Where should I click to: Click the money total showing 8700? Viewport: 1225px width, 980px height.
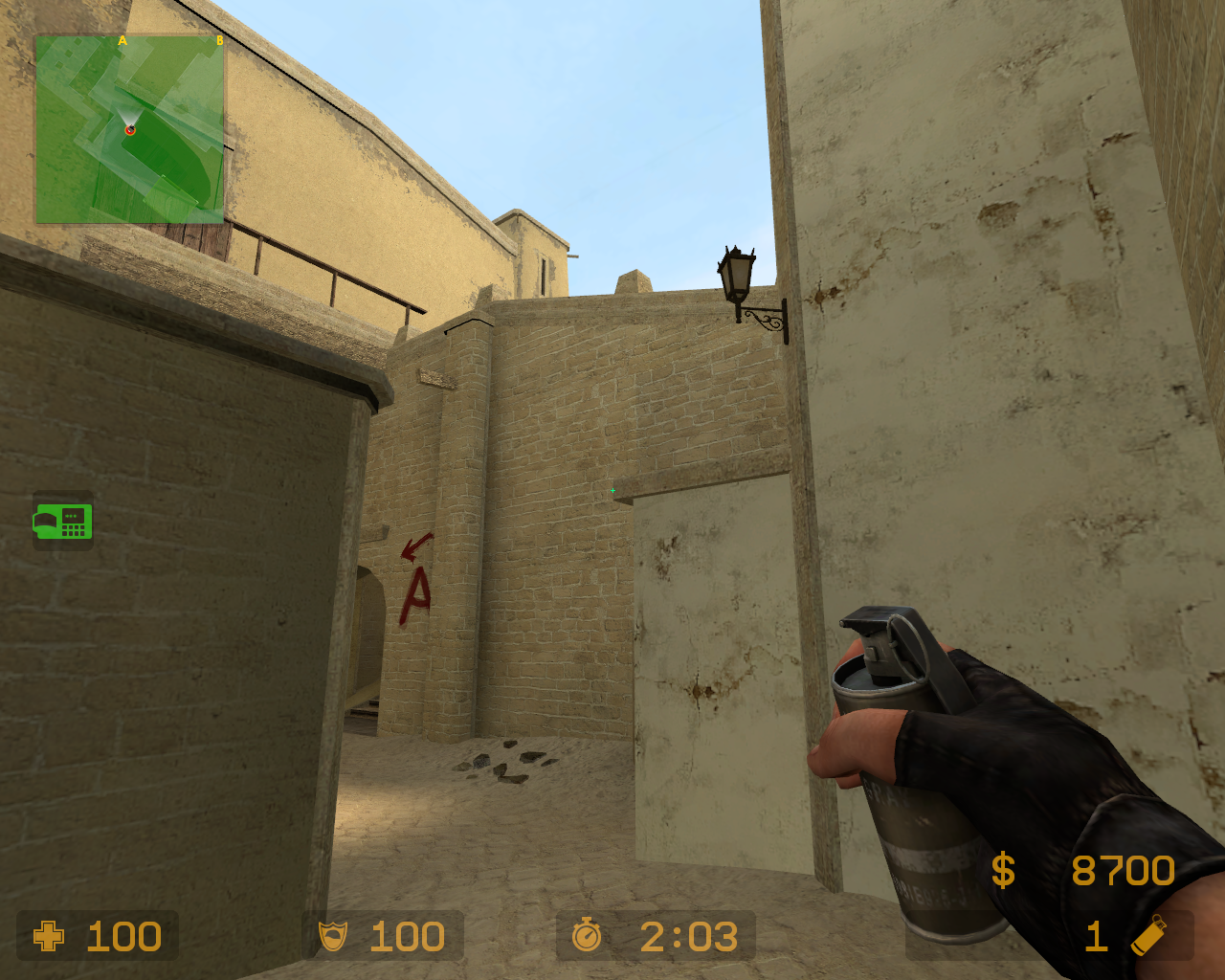[x=1123, y=871]
